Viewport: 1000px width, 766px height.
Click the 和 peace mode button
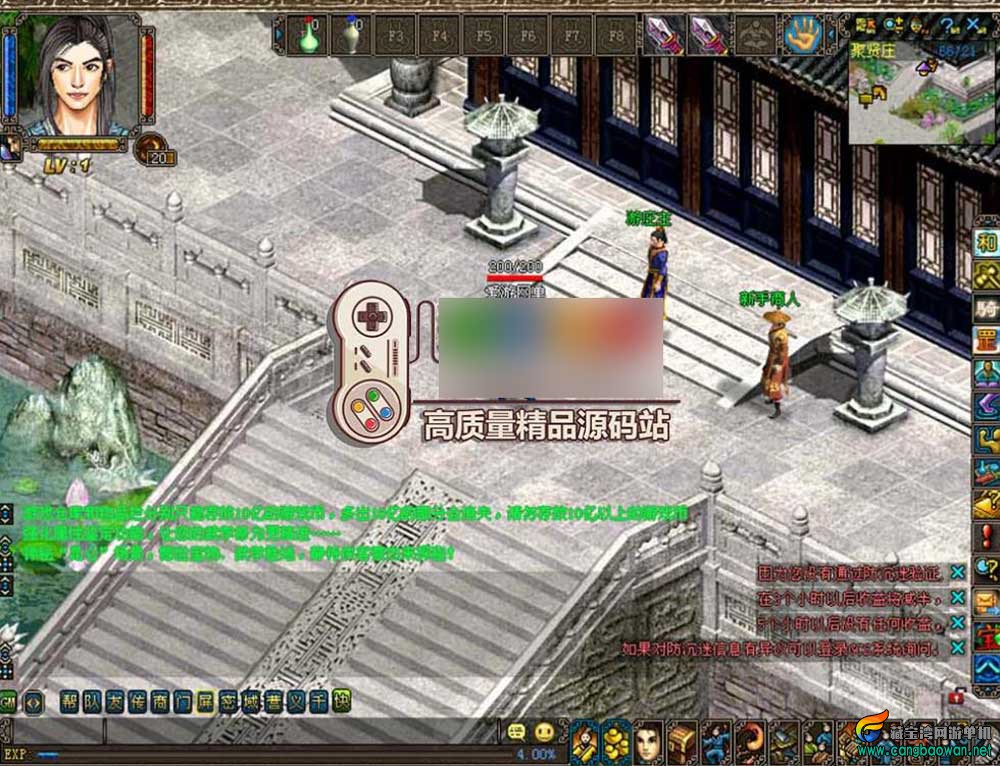tap(987, 243)
